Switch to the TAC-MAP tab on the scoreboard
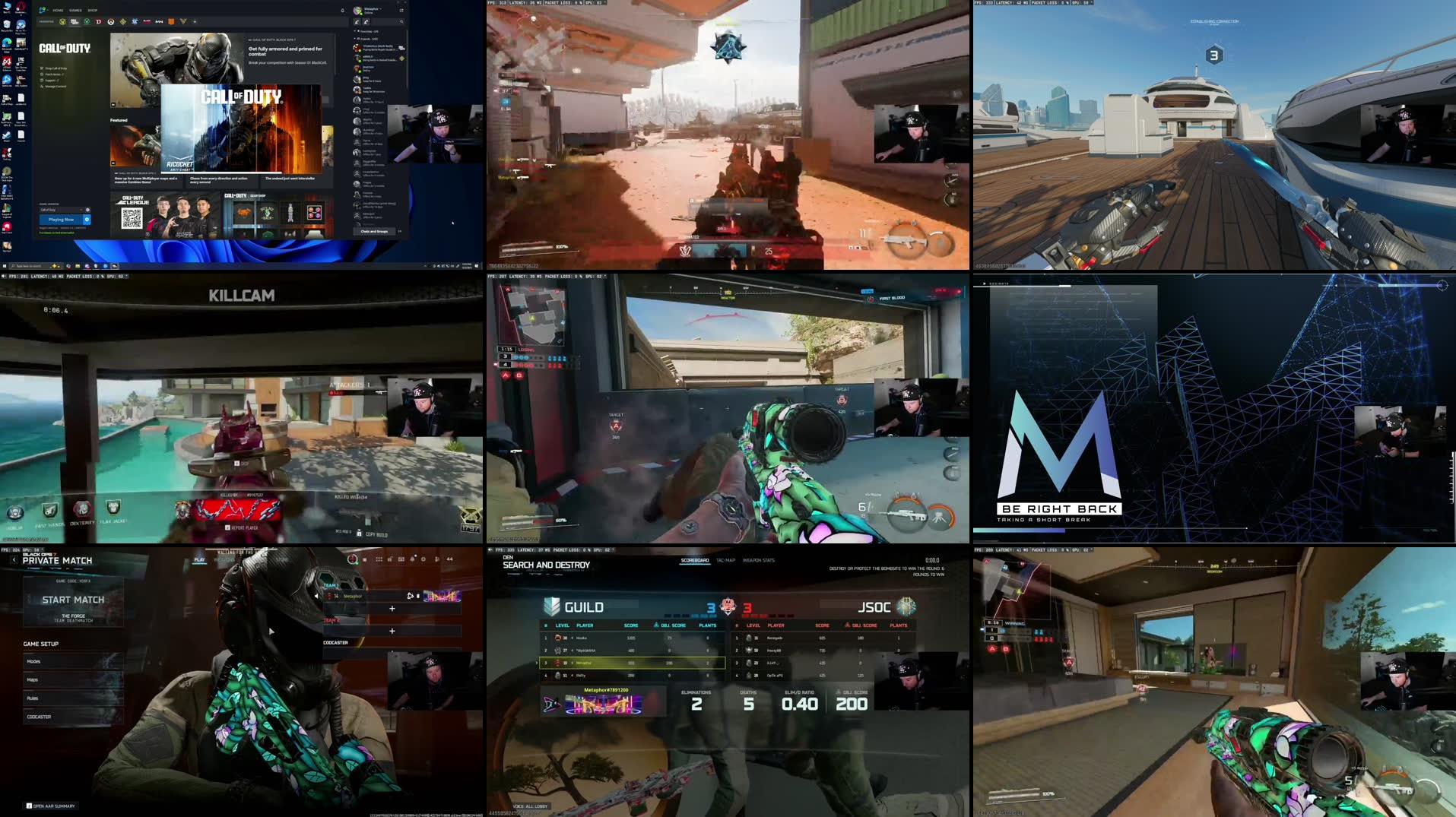The height and width of the screenshot is (817, 1456). 725,561
